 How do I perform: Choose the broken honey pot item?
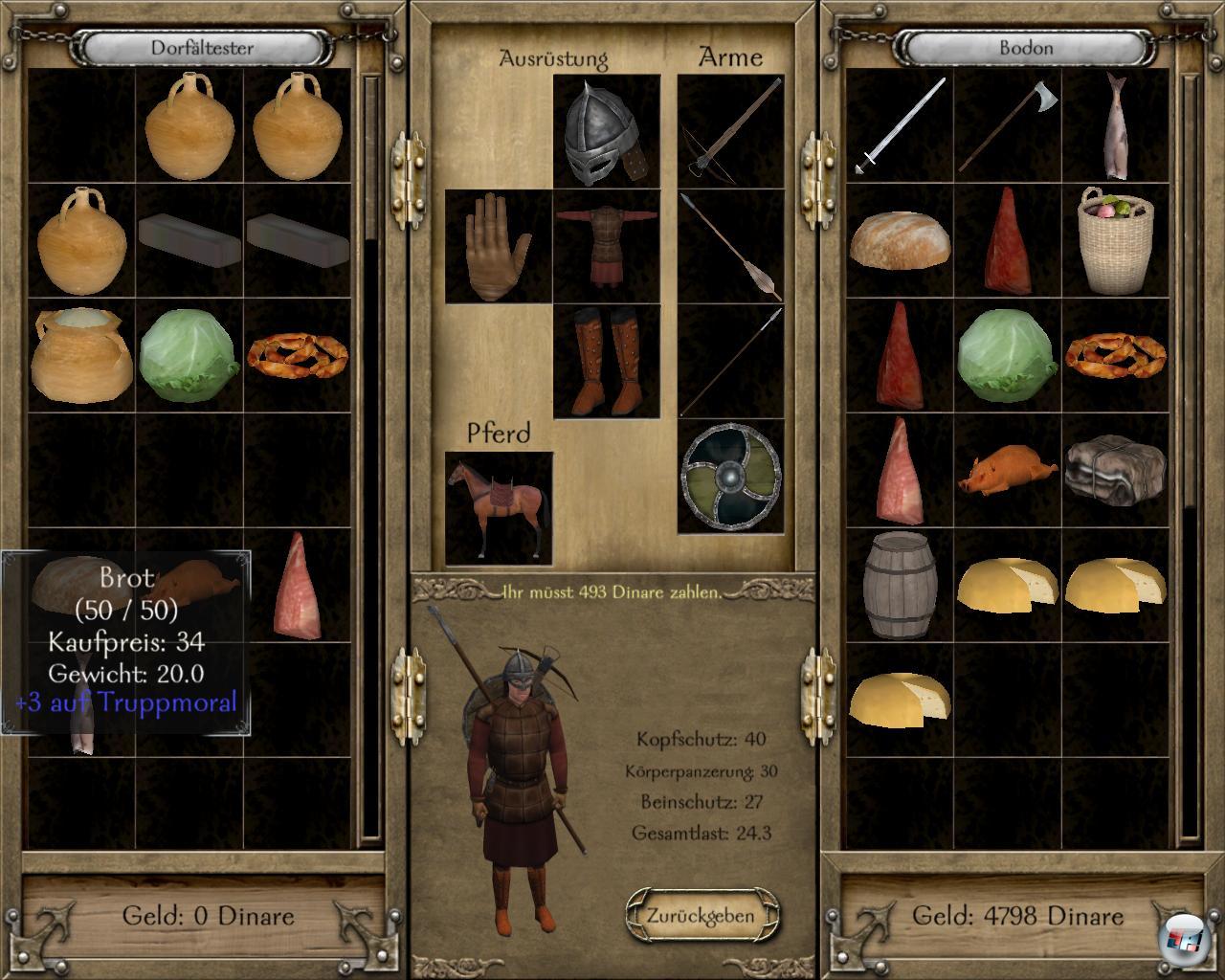click(x=81, y=356)
